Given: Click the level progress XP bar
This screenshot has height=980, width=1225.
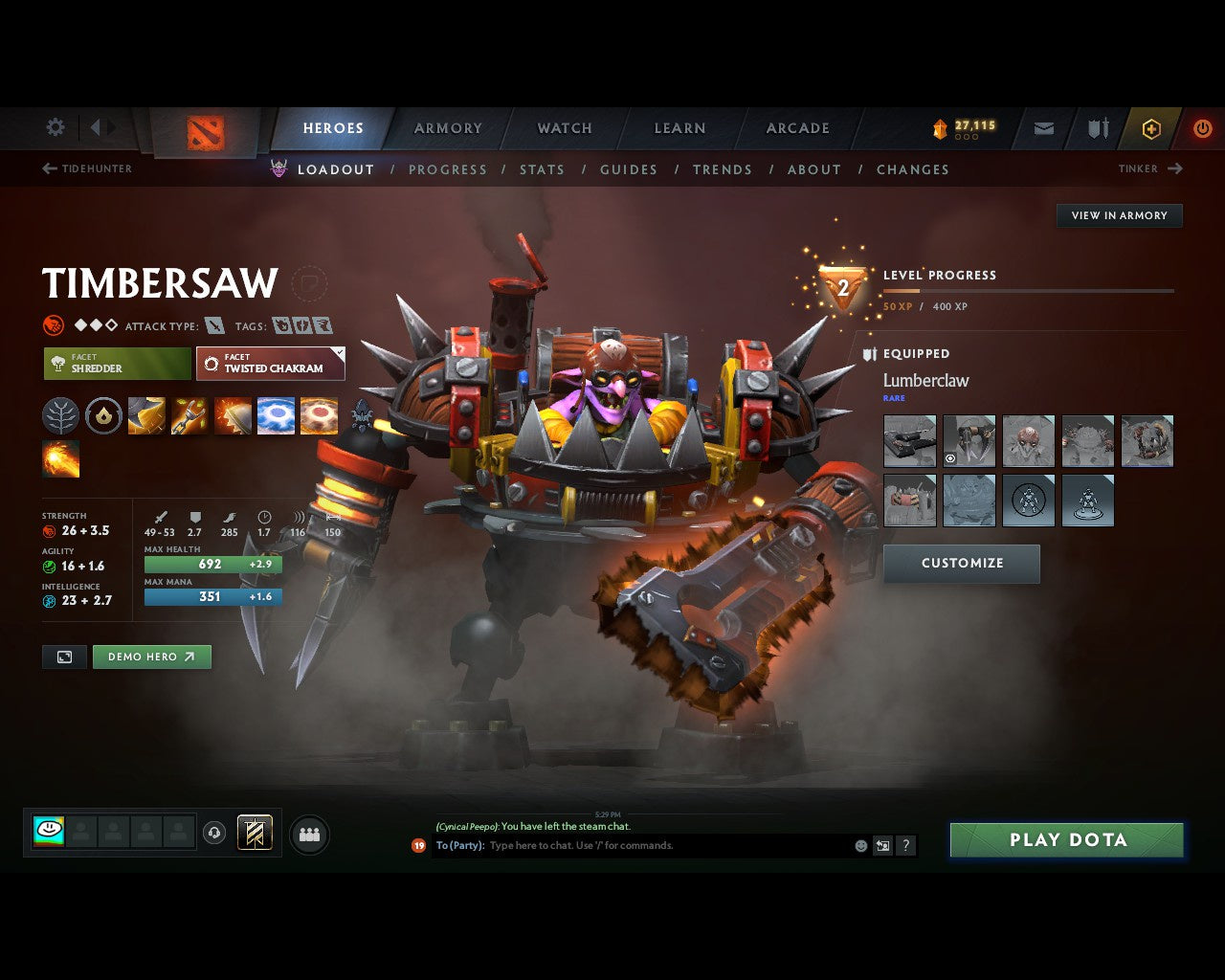Looking at the screenshot, I should (1029, 291).
